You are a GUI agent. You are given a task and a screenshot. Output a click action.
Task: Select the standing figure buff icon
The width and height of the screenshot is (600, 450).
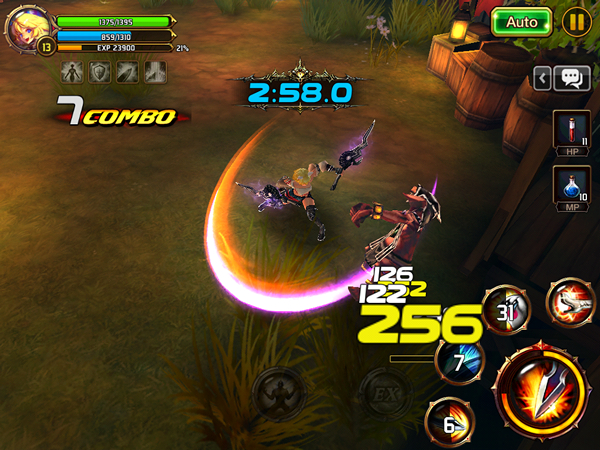click(73, 72)
